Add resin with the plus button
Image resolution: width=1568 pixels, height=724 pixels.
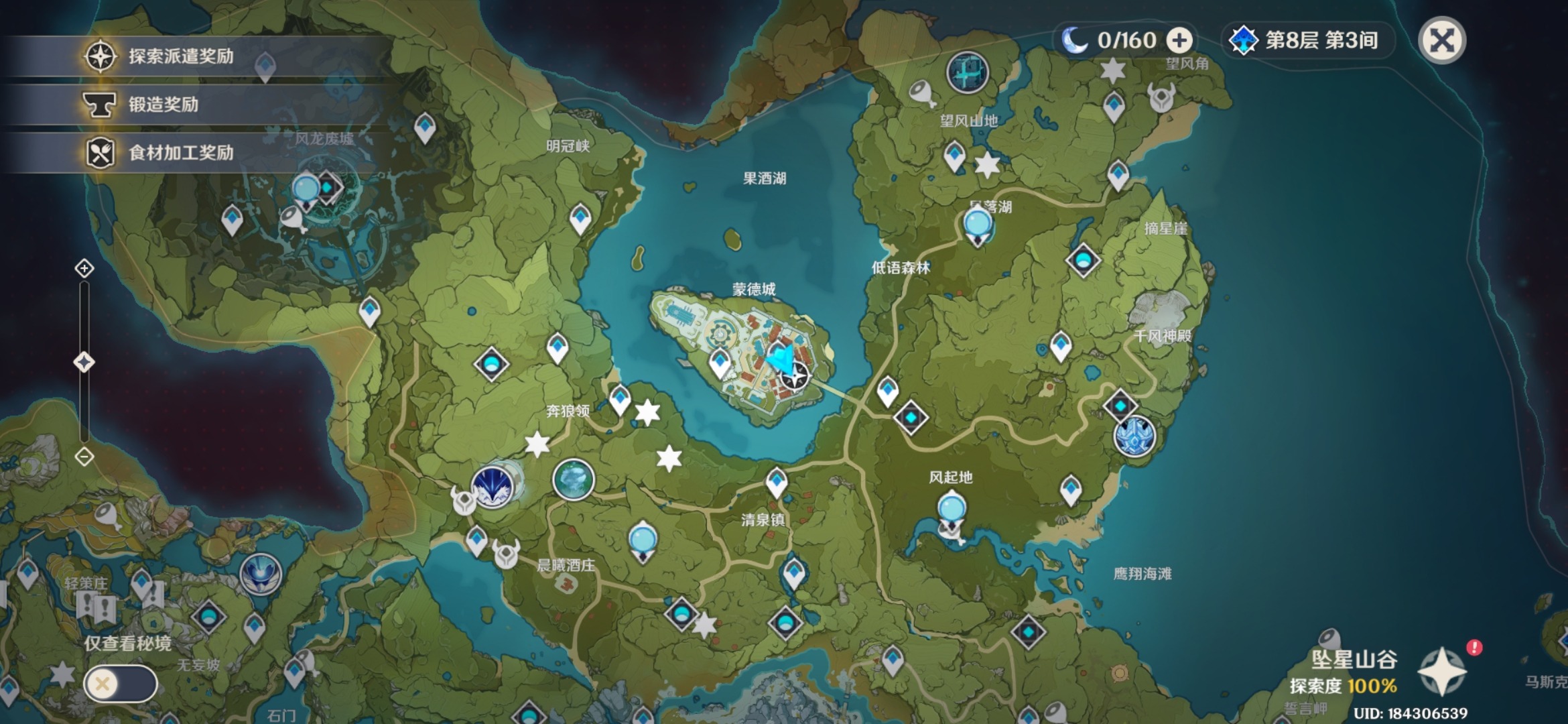point(1179,41)
